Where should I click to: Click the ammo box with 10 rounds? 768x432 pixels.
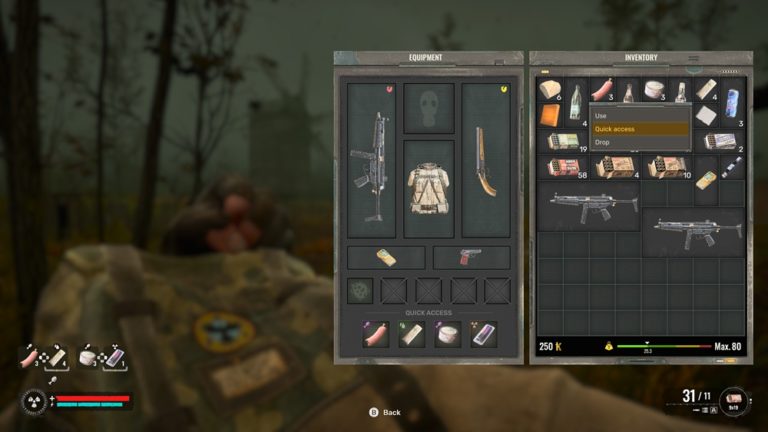[x=666, y=167]
